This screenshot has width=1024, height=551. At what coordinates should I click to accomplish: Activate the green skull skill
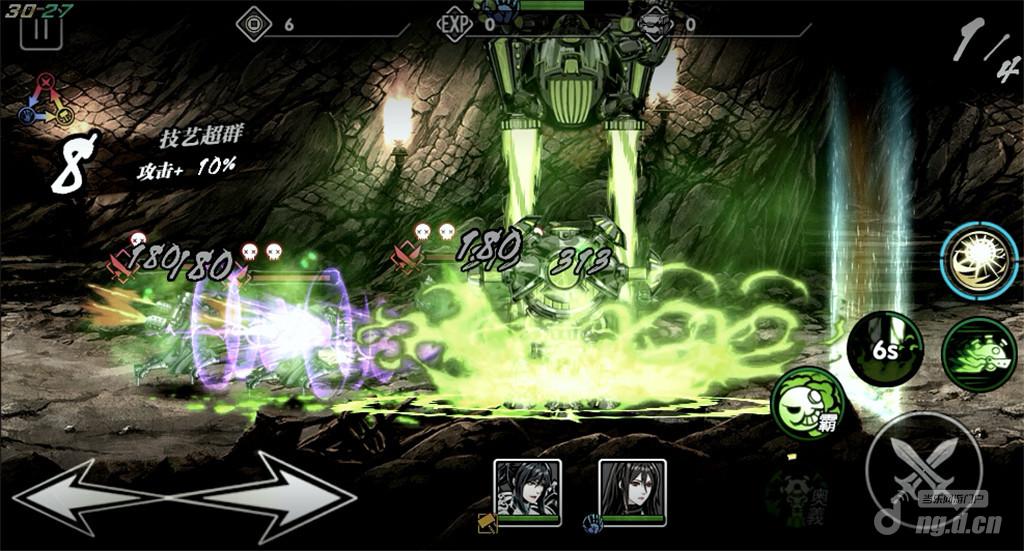coord(808,402)
